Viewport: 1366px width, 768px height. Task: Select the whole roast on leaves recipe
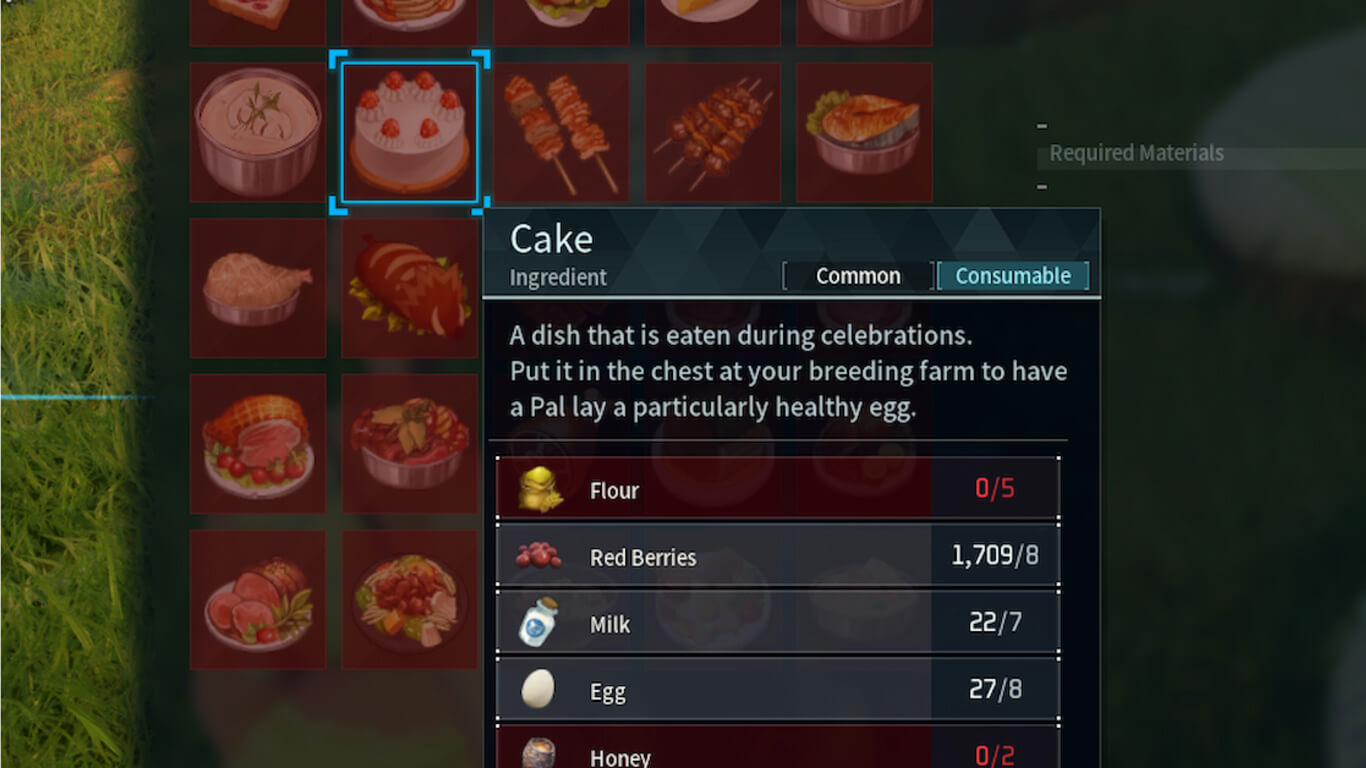tap(409, 288)
